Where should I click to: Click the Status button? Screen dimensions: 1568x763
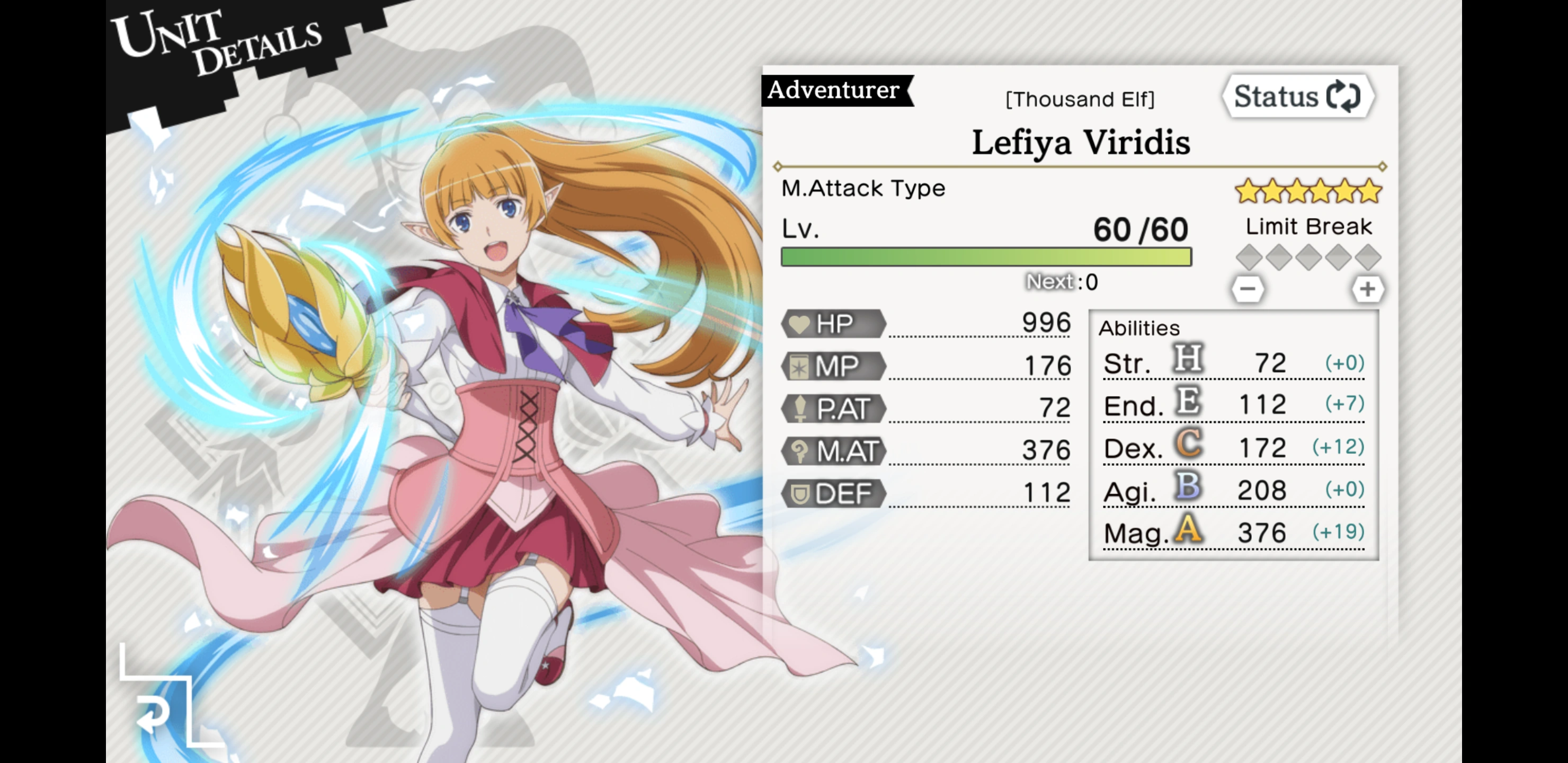[1297, 95]
